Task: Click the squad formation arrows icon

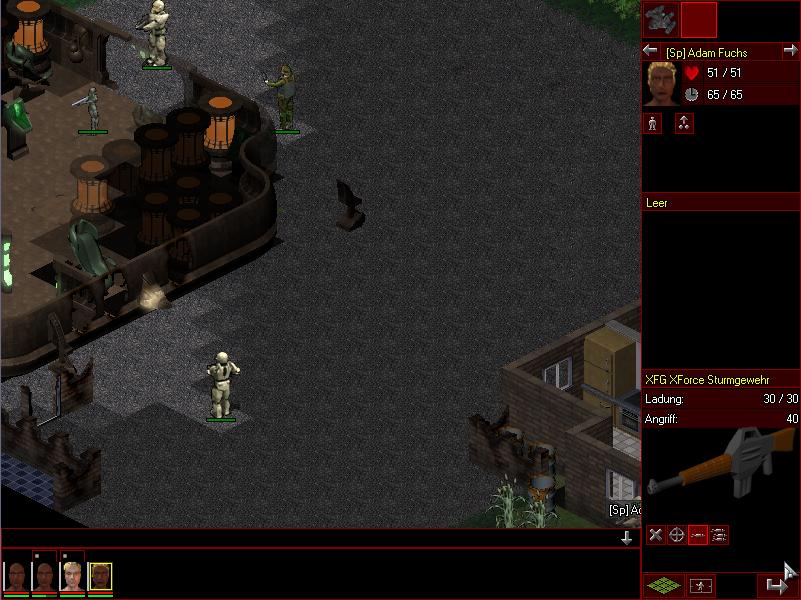Action: (x=684, y=123)
